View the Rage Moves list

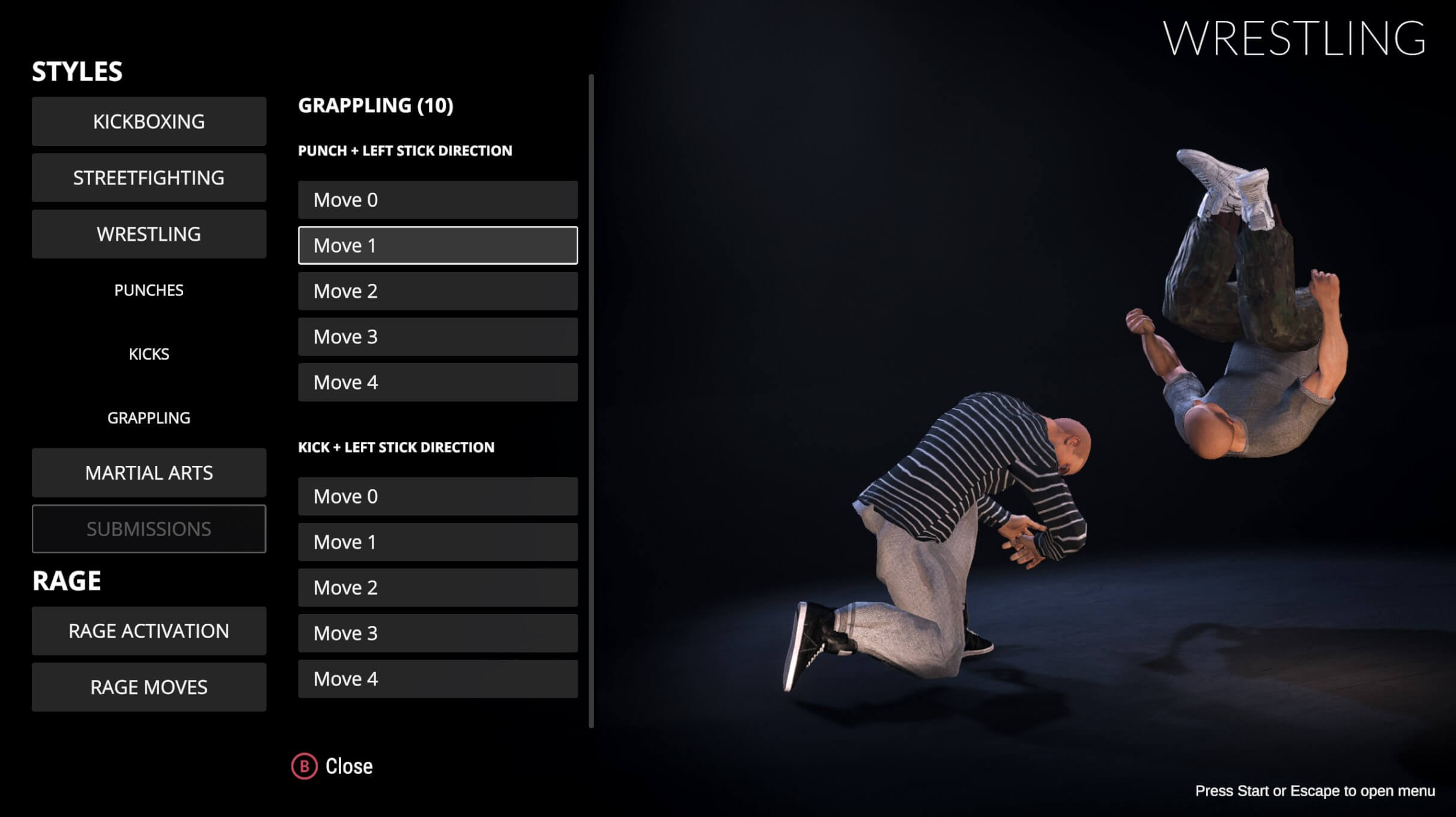[148, 687]
